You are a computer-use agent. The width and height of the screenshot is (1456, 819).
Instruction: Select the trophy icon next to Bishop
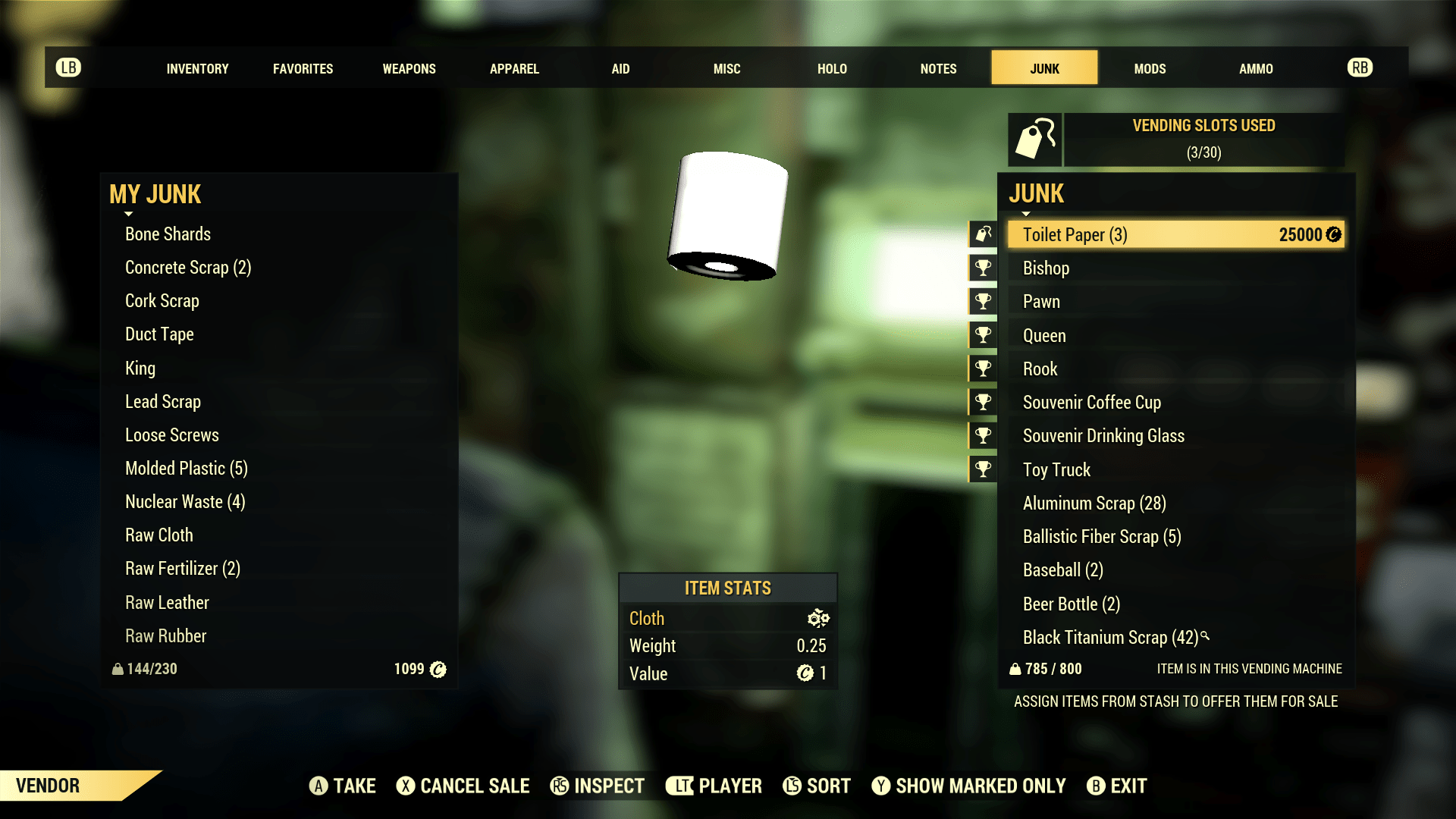pyautogui.click(x=982, y=267)
